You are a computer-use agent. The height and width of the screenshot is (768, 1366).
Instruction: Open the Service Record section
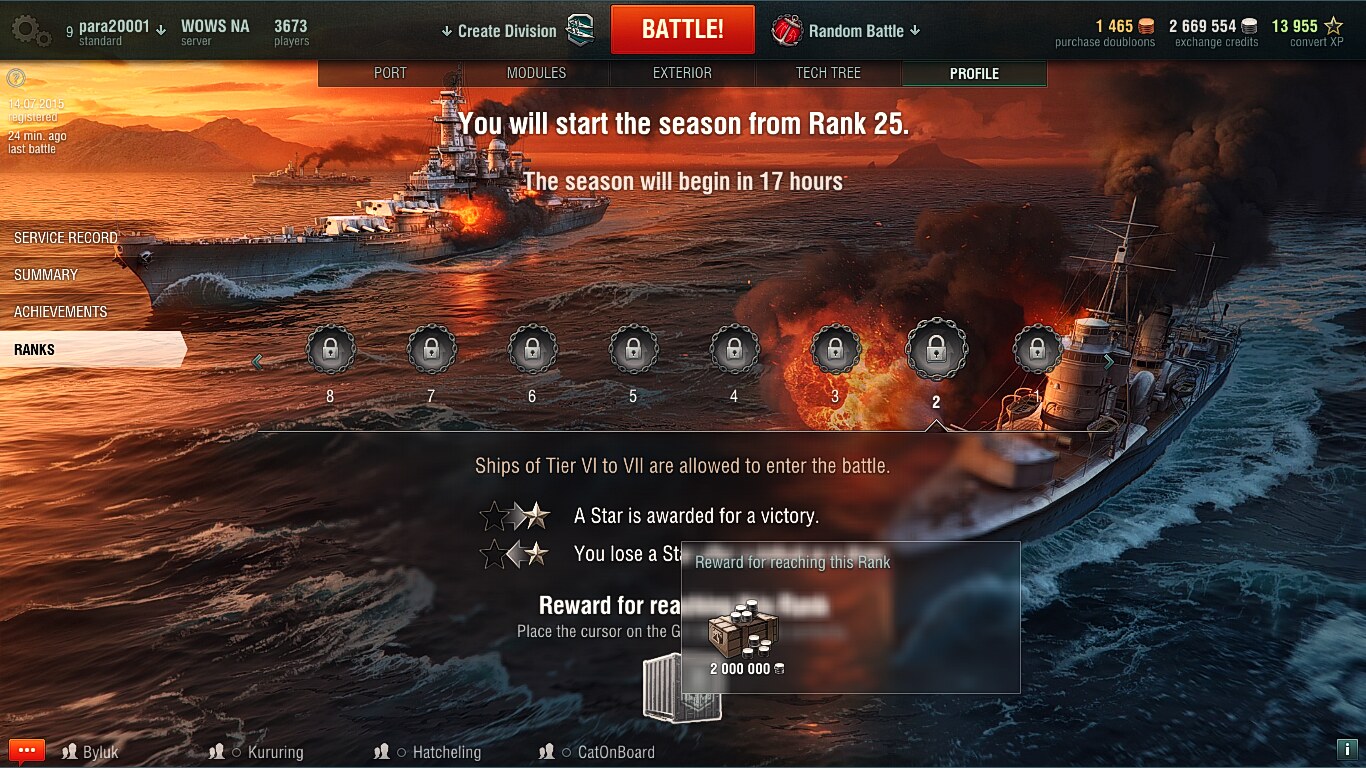pyautogui.click(x=66, y=238)
